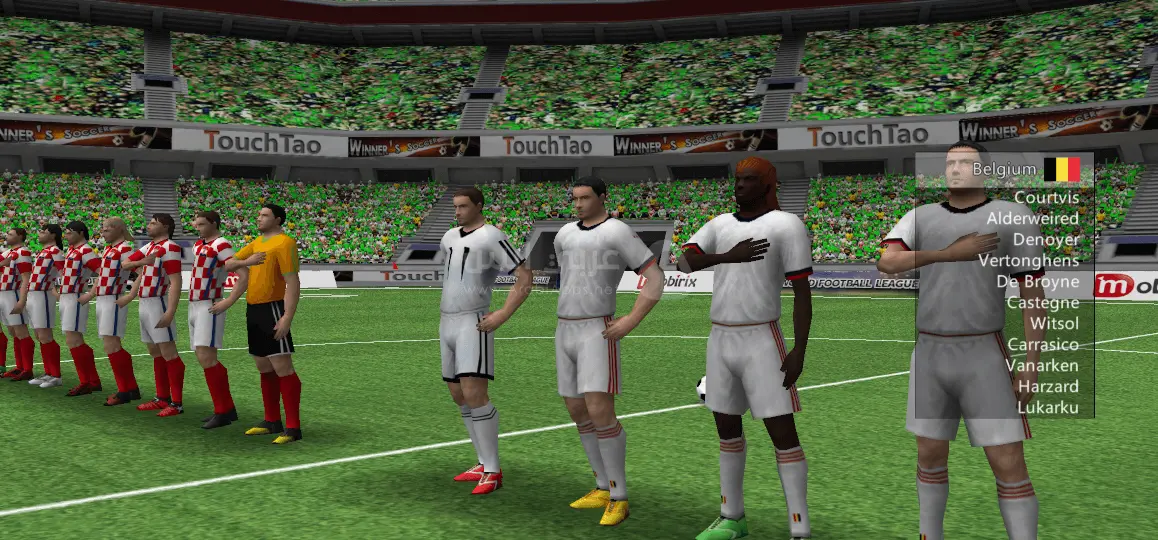Pick Harzard from the Belgium lineup
Image resolution: width=1158 pixels, height=540 pixels.
(1048, 386)
